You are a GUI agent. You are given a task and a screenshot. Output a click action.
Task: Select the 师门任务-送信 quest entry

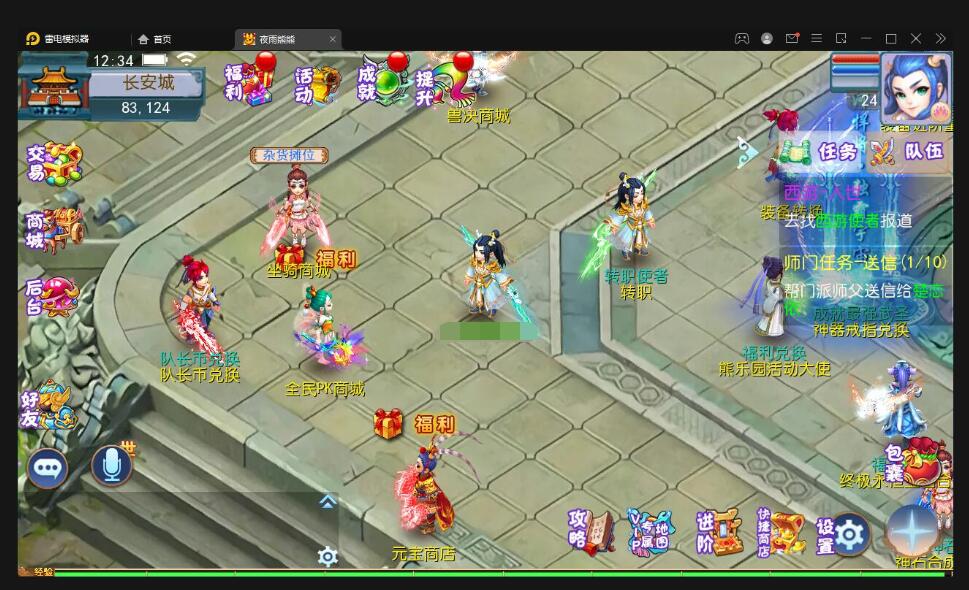[865, 262]
